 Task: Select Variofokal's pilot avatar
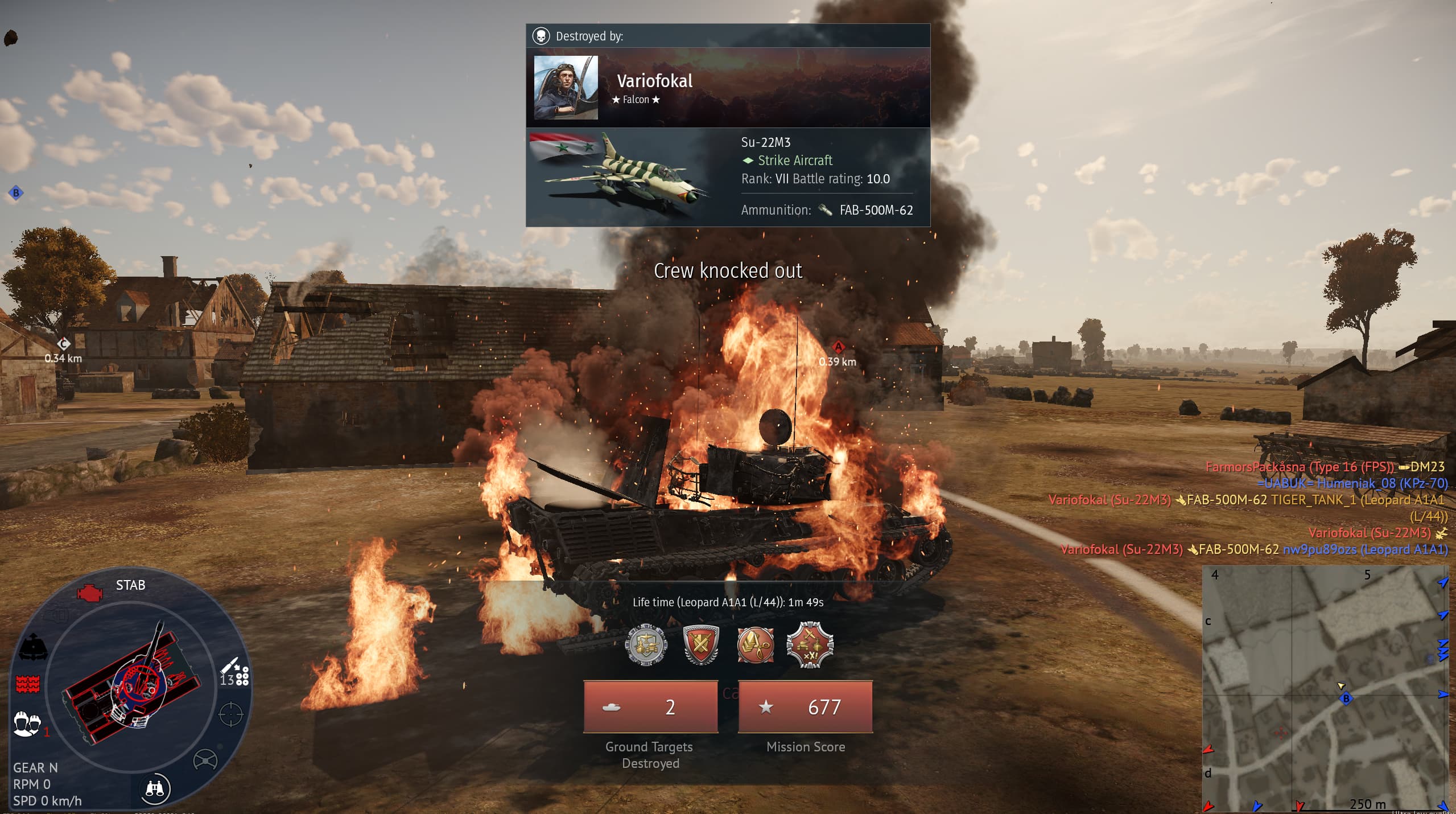point(566,87)
